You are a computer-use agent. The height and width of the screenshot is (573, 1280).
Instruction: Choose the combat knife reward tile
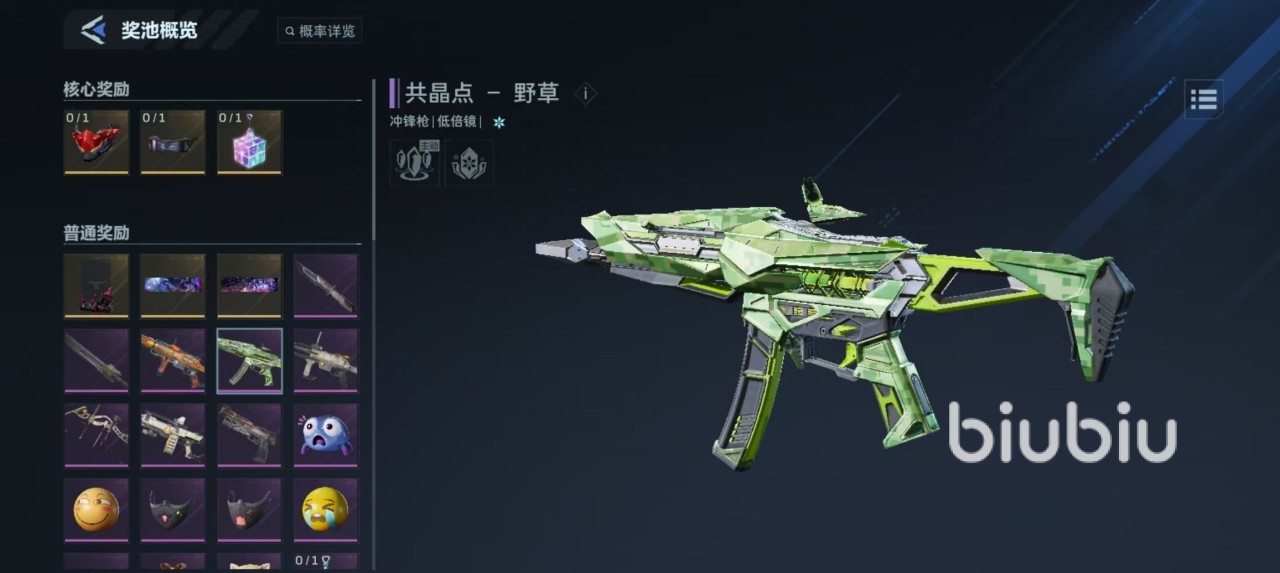click(325, 285)
